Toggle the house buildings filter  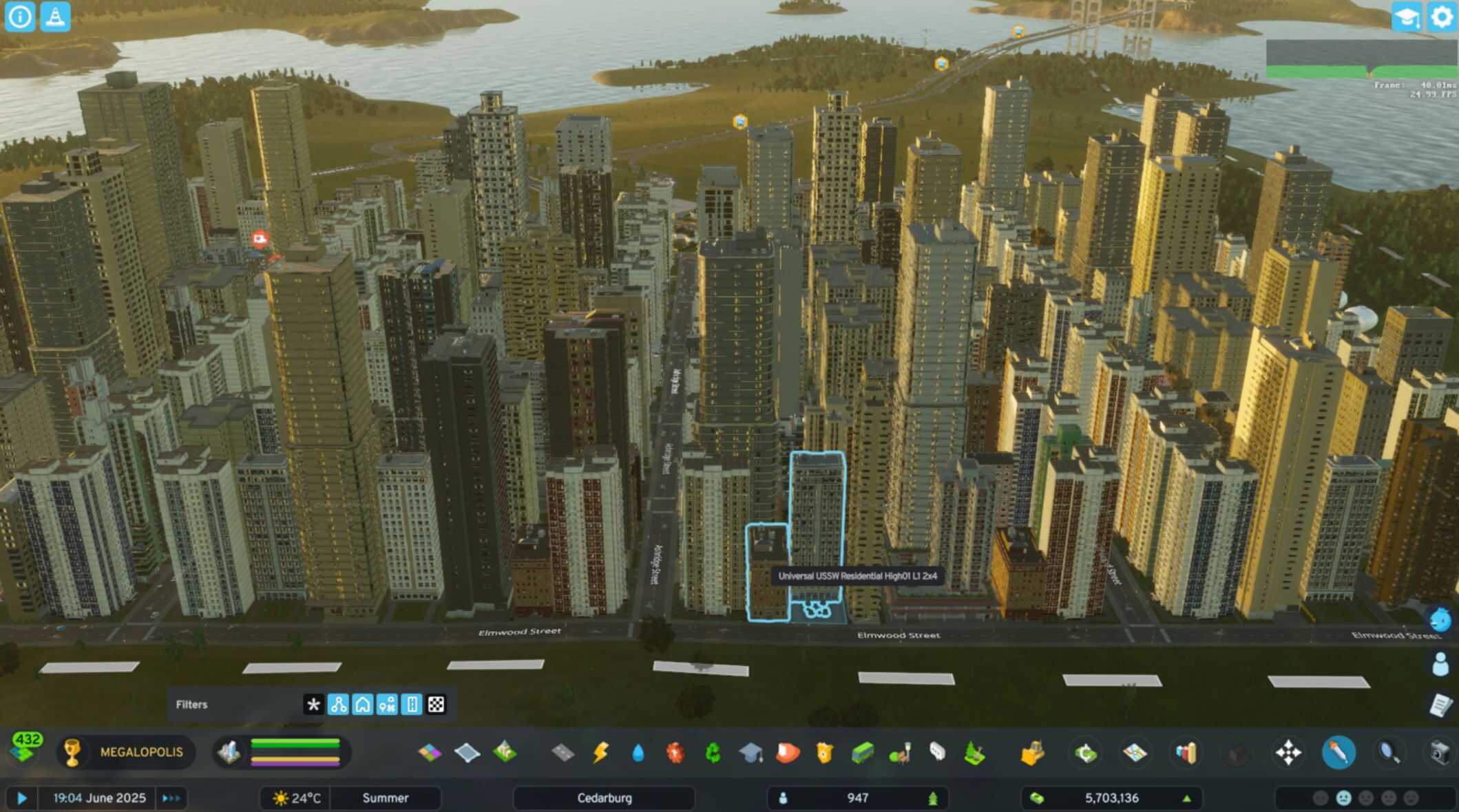[362, 705]
